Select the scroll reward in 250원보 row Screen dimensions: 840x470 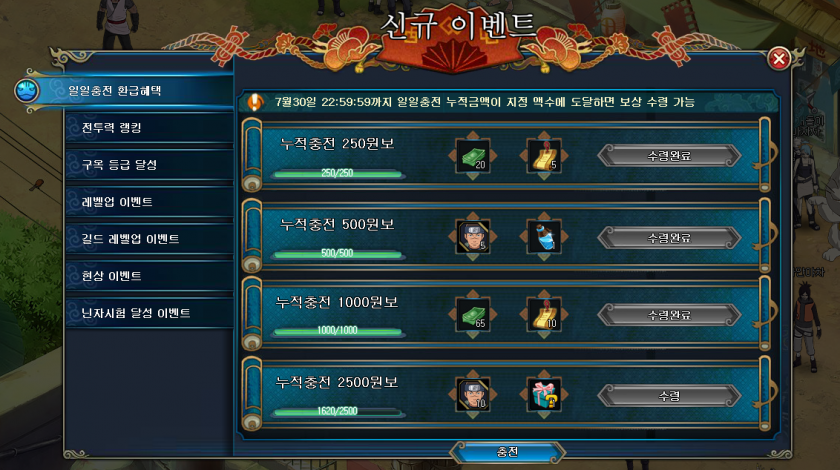click(544, 156)
